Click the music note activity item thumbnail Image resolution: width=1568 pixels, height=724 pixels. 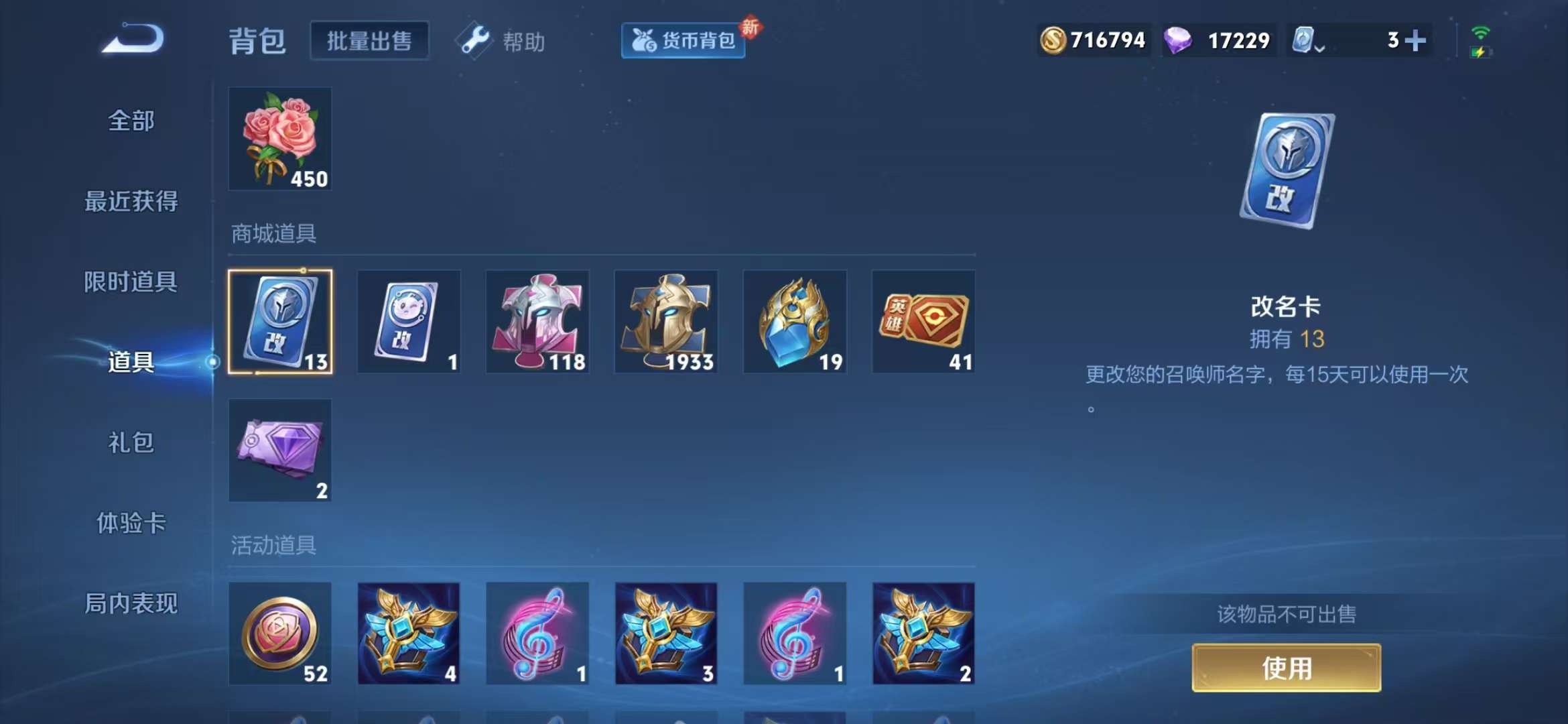point(538,633)
